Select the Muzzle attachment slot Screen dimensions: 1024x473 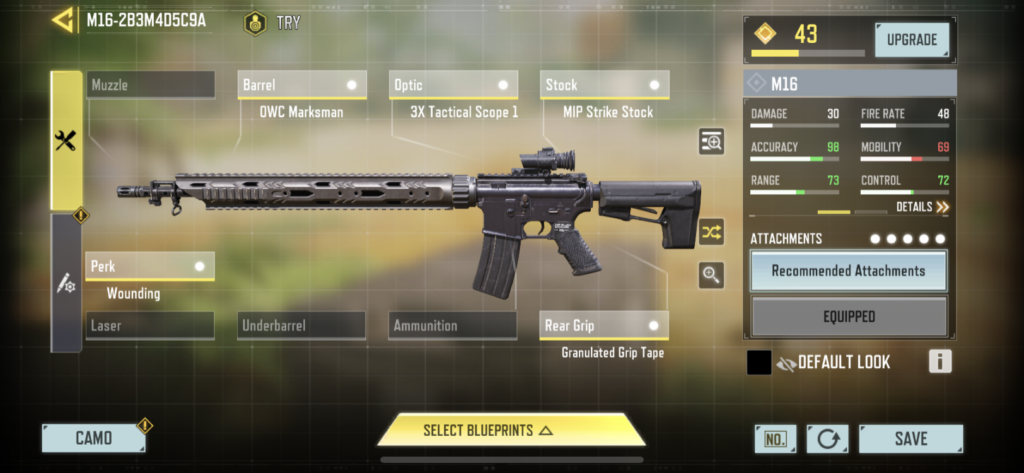[x=150, y=85]
